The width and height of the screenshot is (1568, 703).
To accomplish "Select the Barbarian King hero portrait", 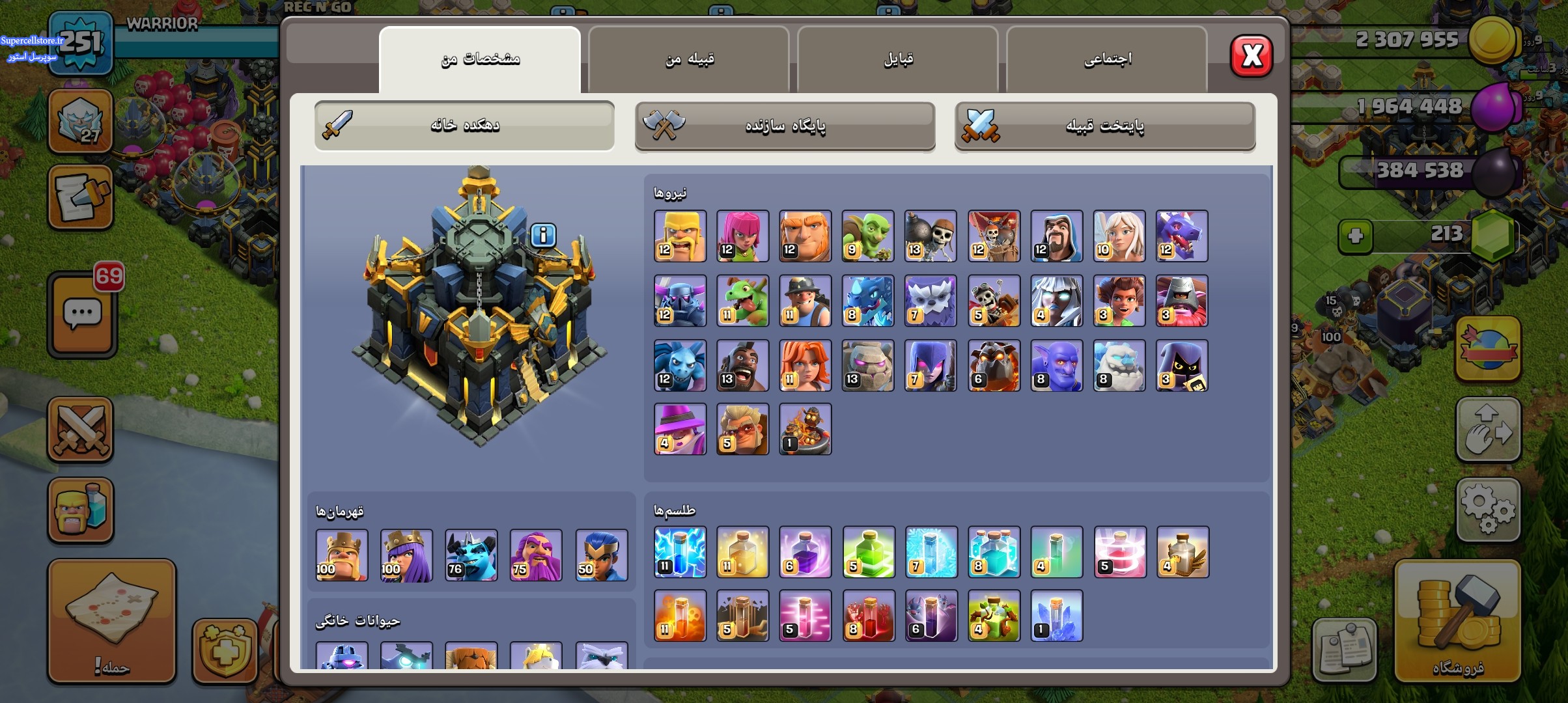I will (x=342, y=555).
